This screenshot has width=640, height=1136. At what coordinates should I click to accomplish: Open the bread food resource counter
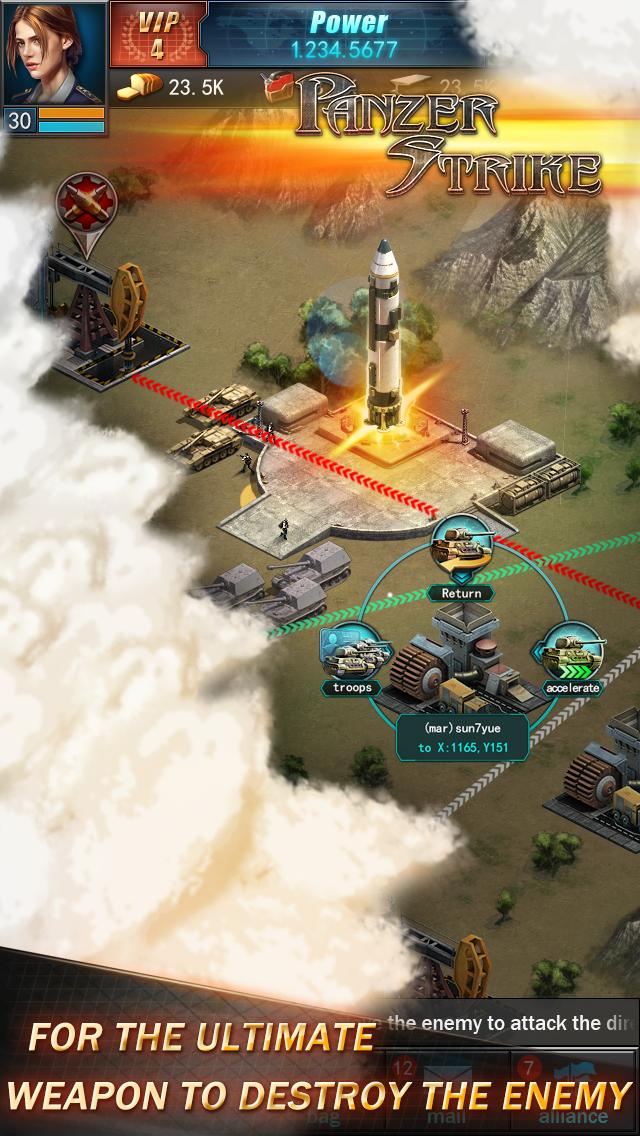click(x=170, y=88)
